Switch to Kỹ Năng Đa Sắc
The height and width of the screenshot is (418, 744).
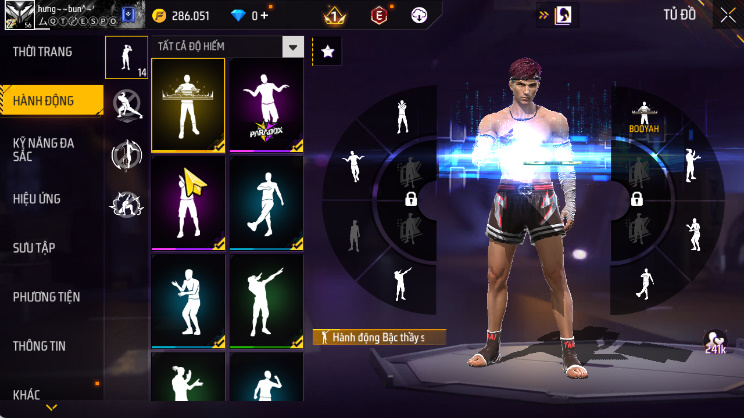pyautogui.click(x=44, y=149)
